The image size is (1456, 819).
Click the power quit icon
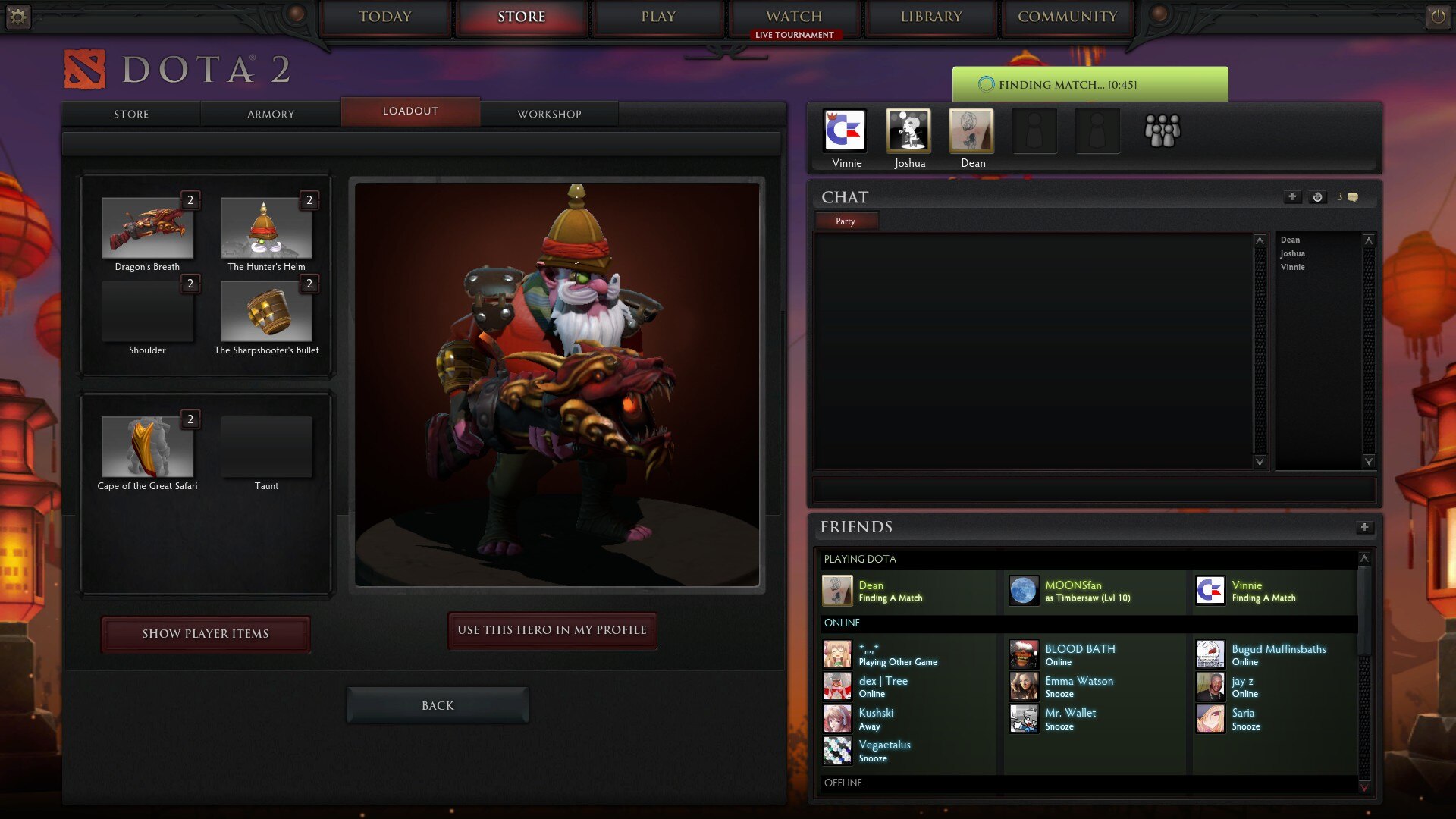pos(1438,17)
